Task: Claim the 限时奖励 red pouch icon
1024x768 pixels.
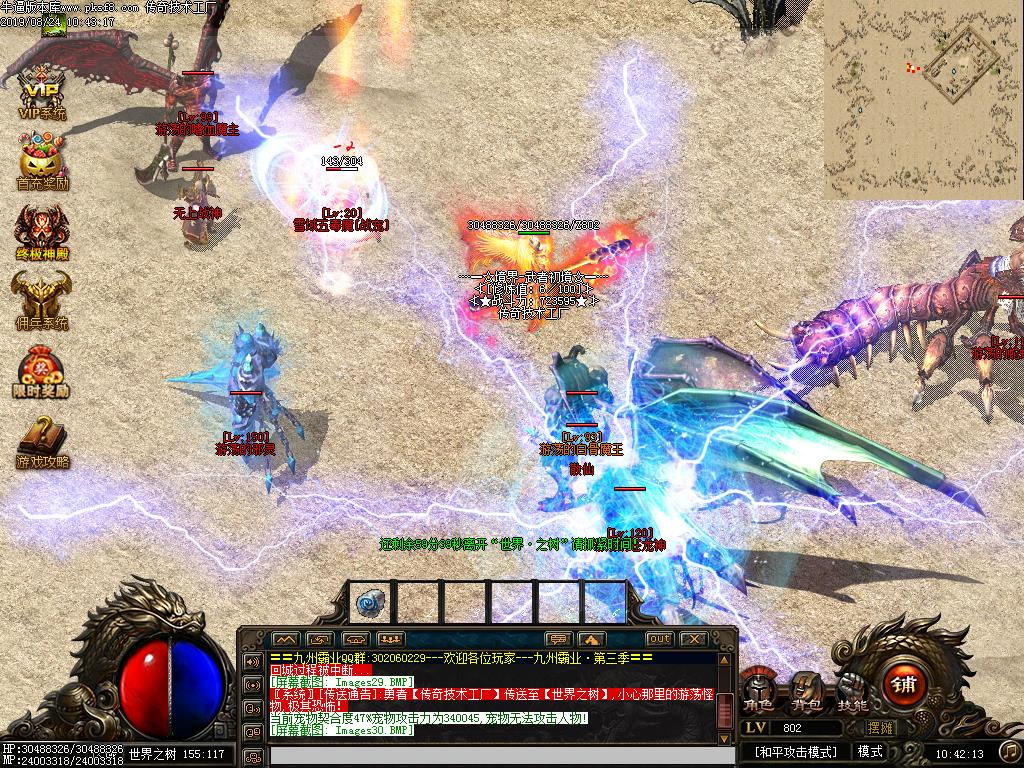Action: click(x=42, y=369)
